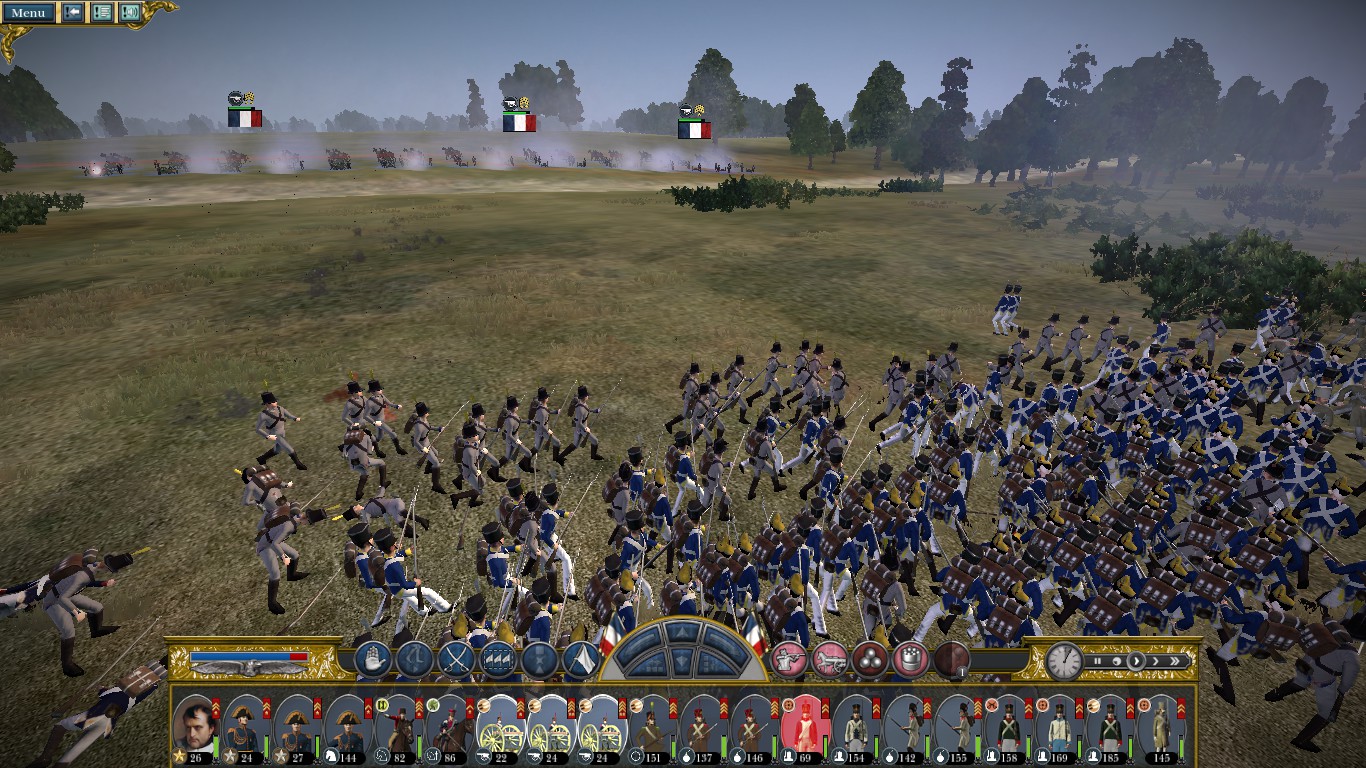
Task: Toggle the advice audio speaker button
Action: [x=130, y=13]
